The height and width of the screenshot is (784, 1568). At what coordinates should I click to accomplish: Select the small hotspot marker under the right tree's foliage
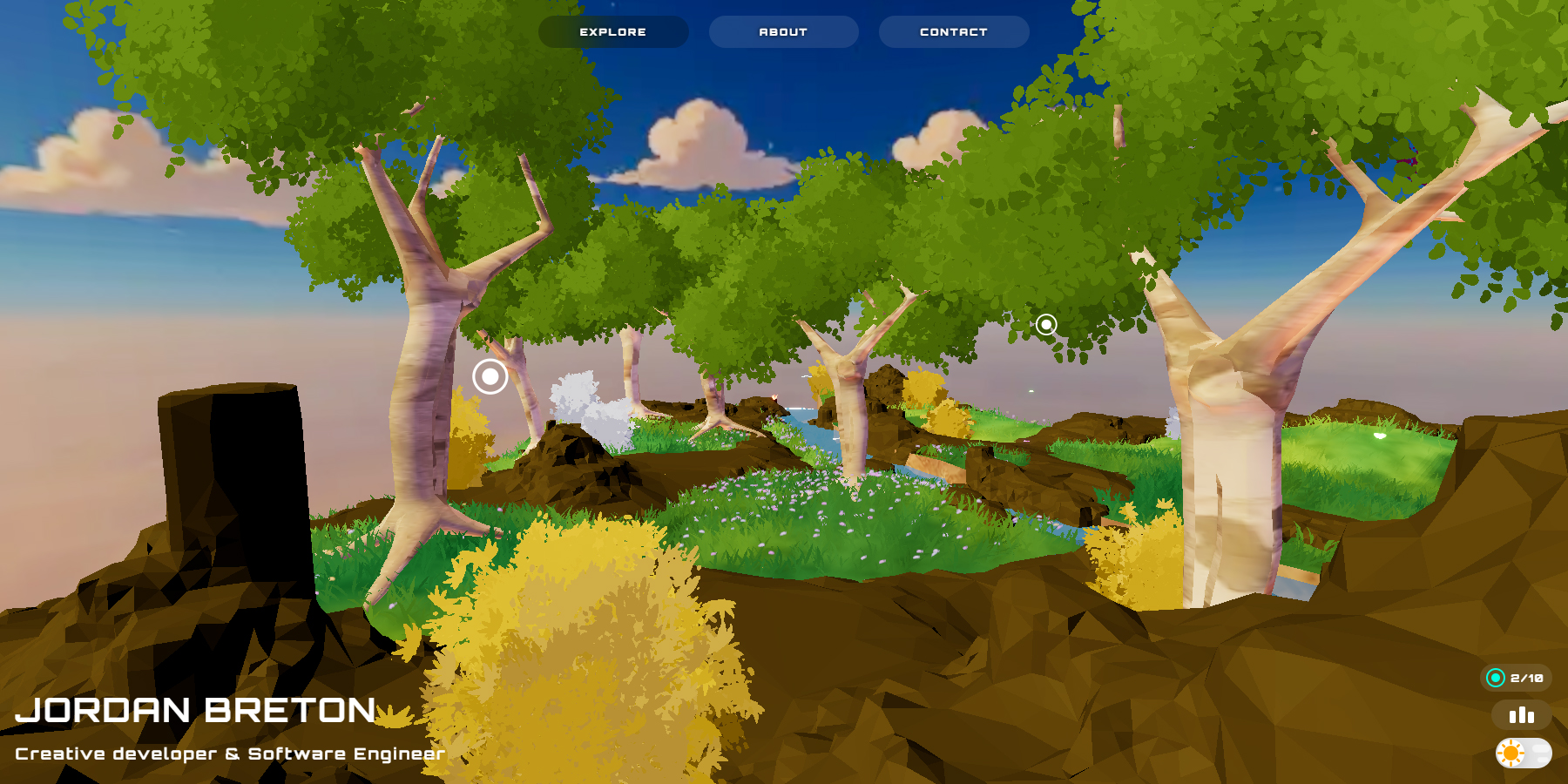[x=1046, y=325]
